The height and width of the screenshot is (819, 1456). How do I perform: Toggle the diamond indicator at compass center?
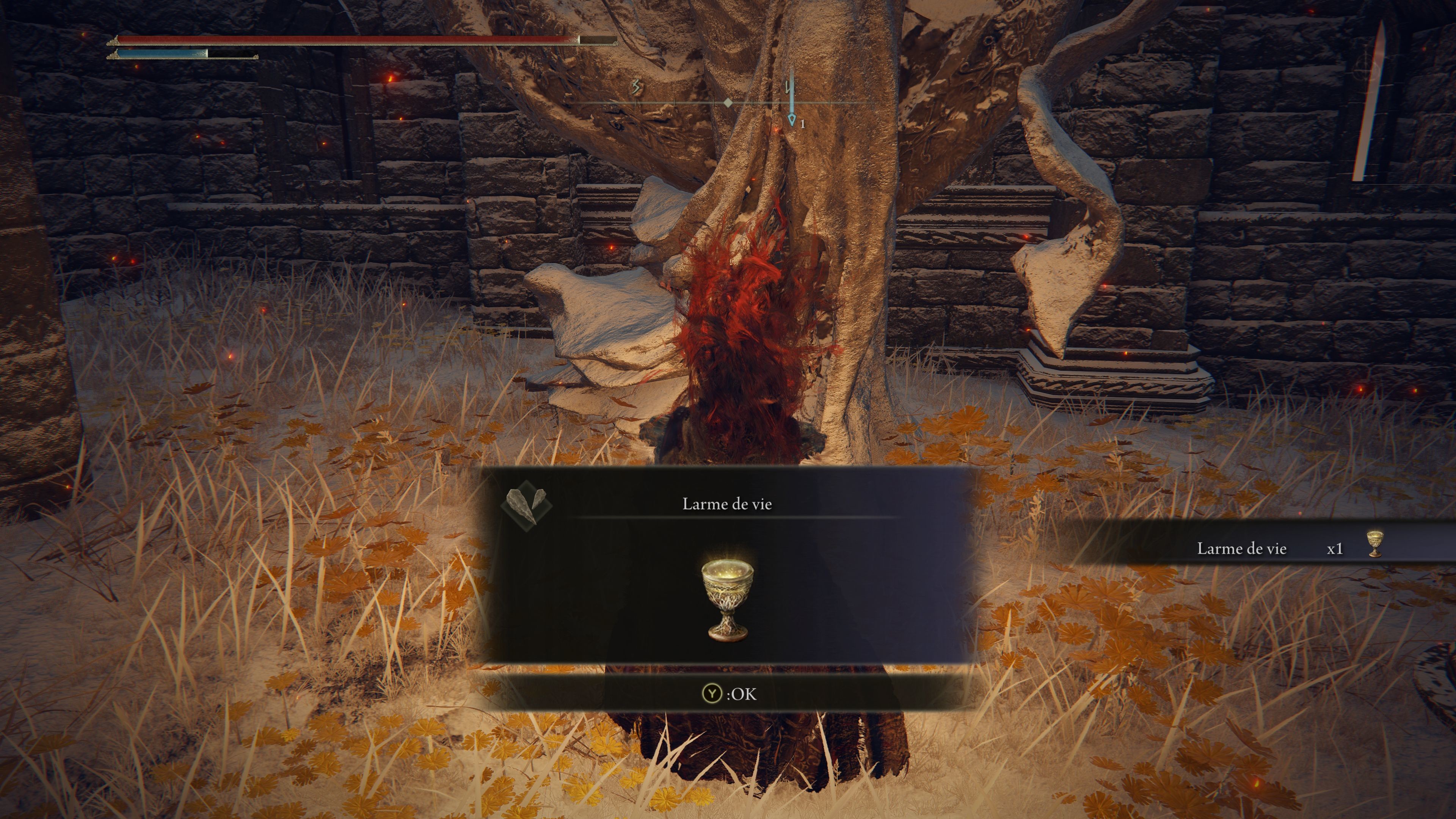[728, 103]
